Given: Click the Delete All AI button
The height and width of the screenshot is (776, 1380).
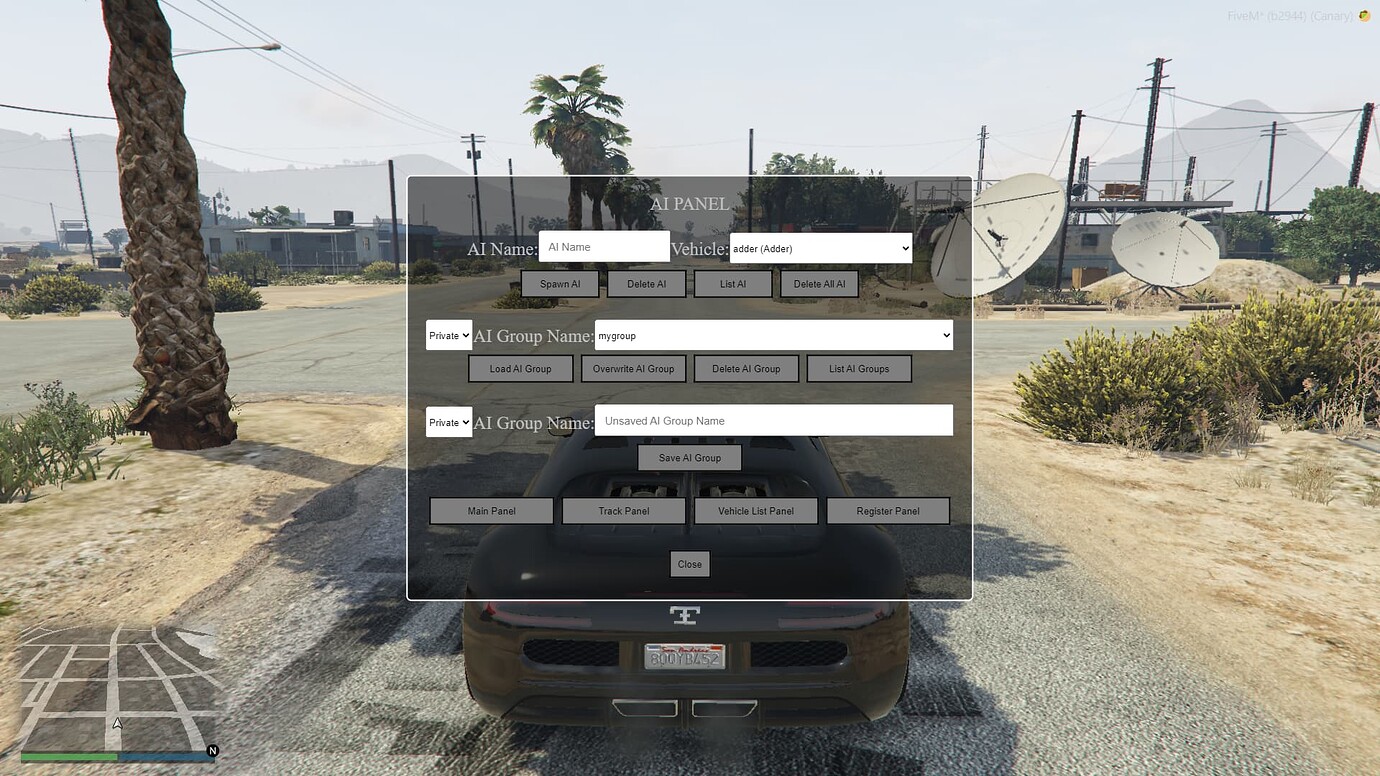Looking at the screenshot, I should point(819,283).
